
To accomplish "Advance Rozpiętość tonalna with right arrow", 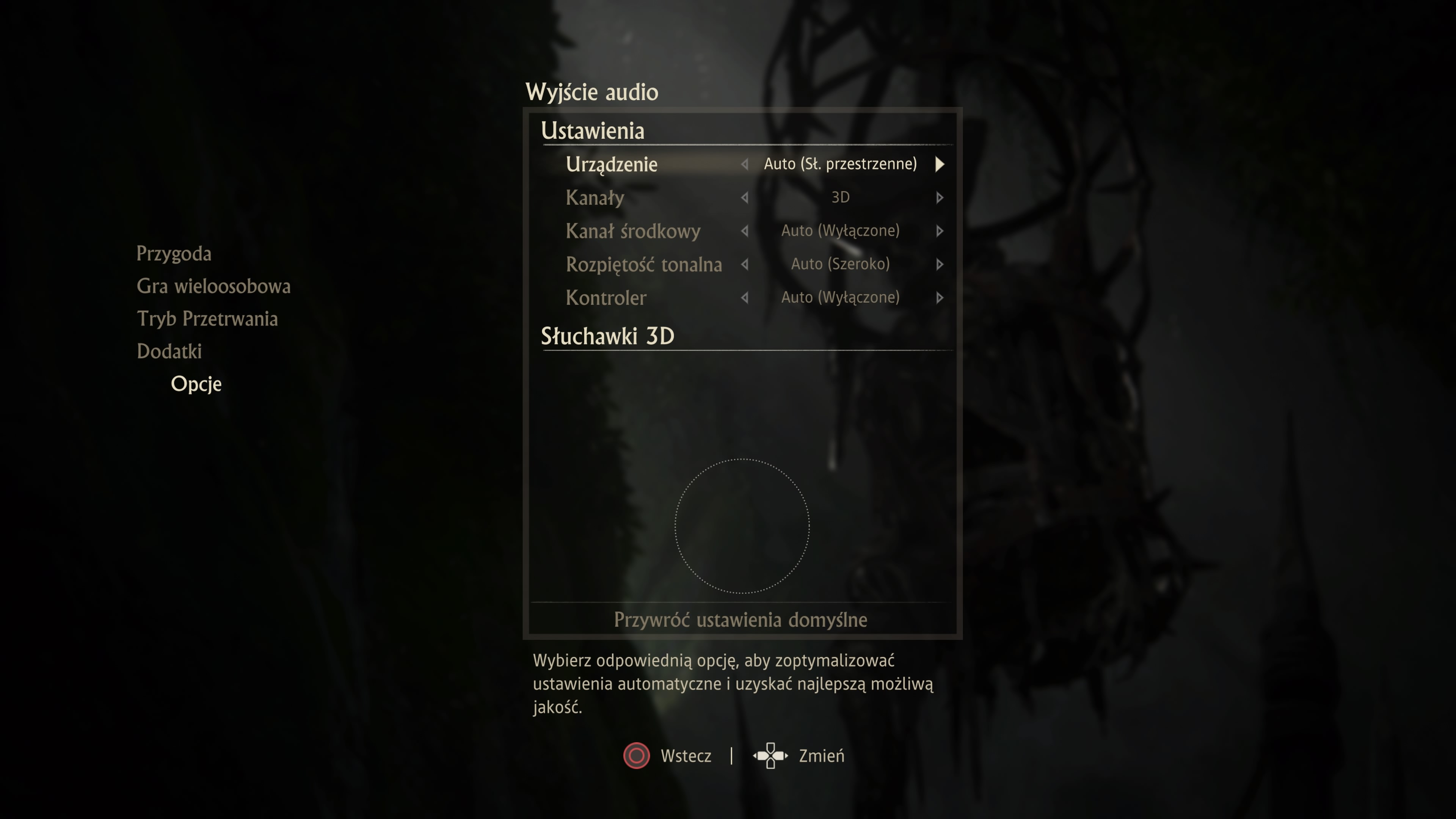I will pyautogui.click(x=940, y=265).
